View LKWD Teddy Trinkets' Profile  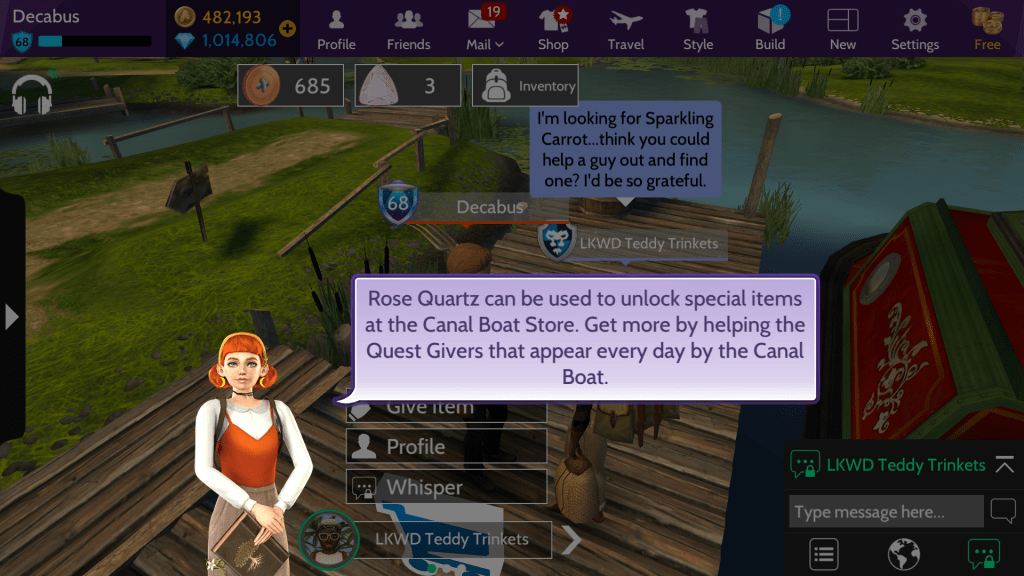(x=446, y=446)
